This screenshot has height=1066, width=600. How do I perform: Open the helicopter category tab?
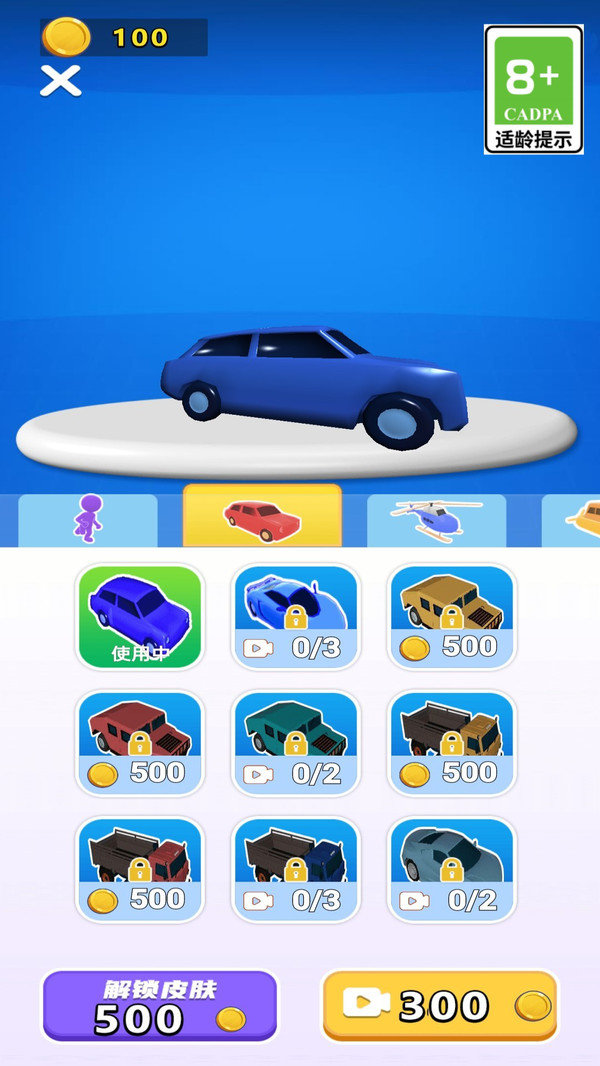click(436, 519)
